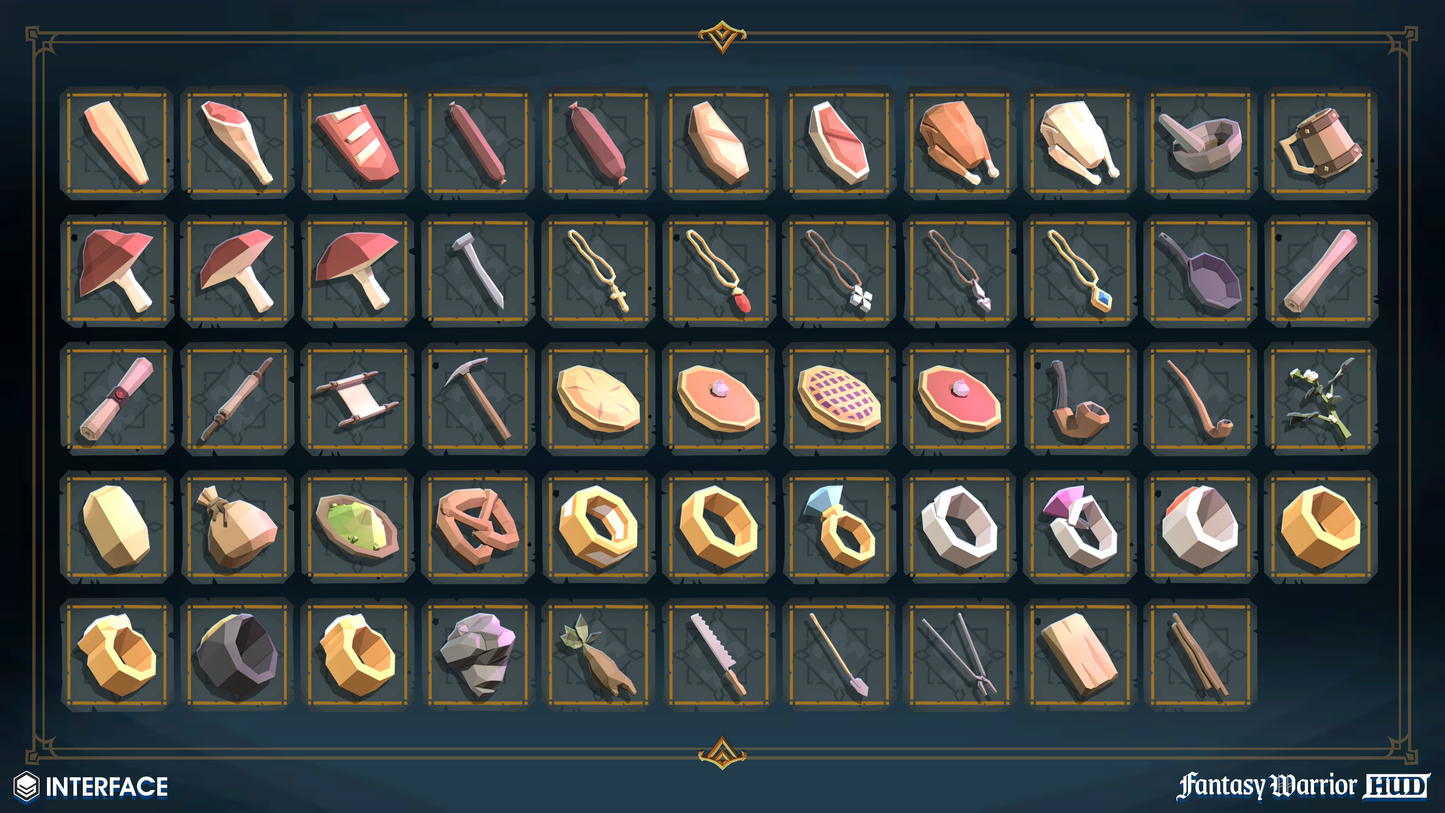Select the golden cross necklace
The image size is (1445, 813).
click(598, 271)
